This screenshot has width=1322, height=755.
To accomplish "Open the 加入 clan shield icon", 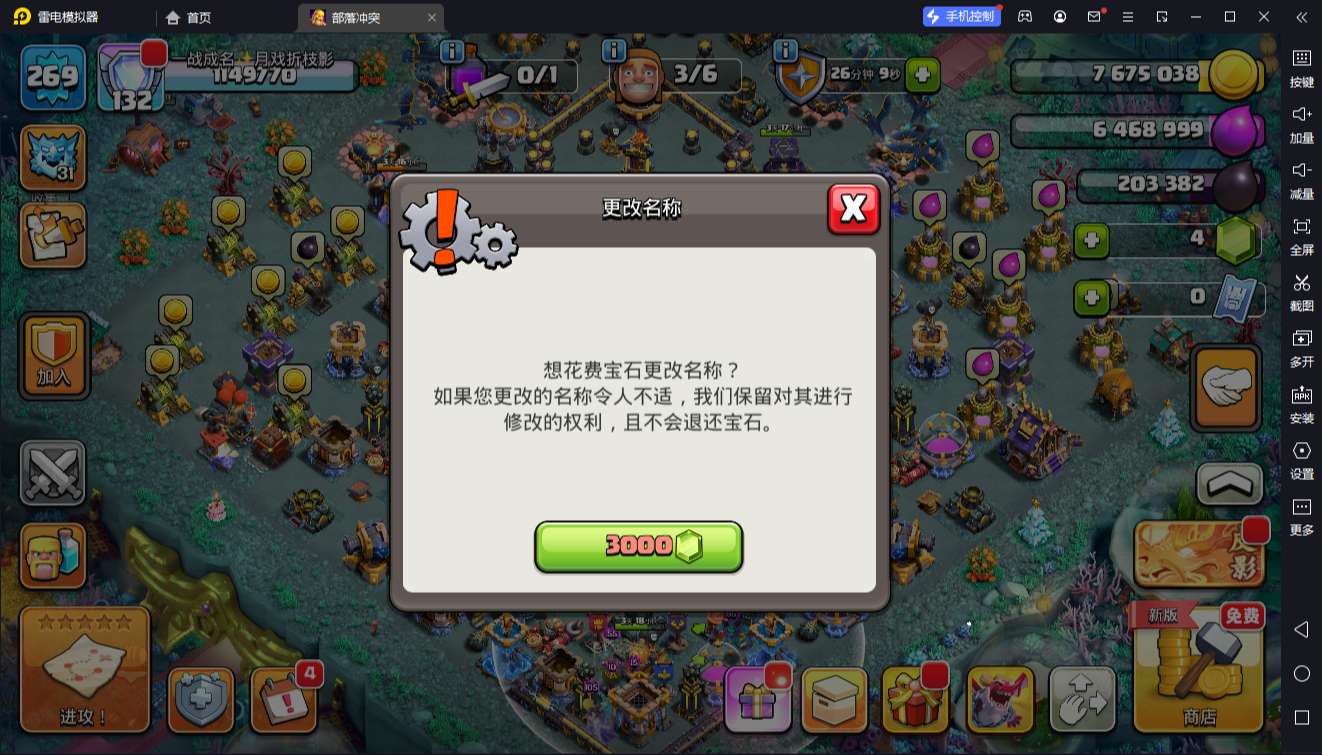I will click(x=53, y=355).
